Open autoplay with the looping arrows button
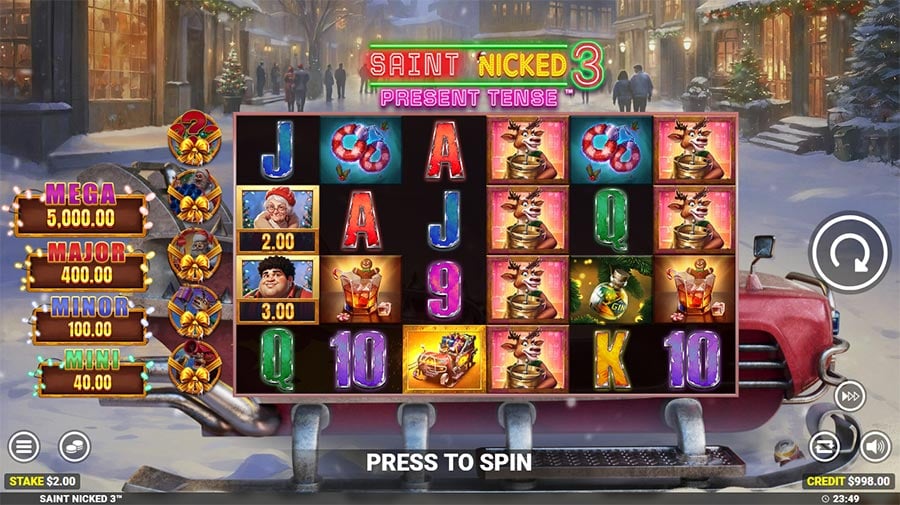This screenshot has width=900, height=505. 826,446
